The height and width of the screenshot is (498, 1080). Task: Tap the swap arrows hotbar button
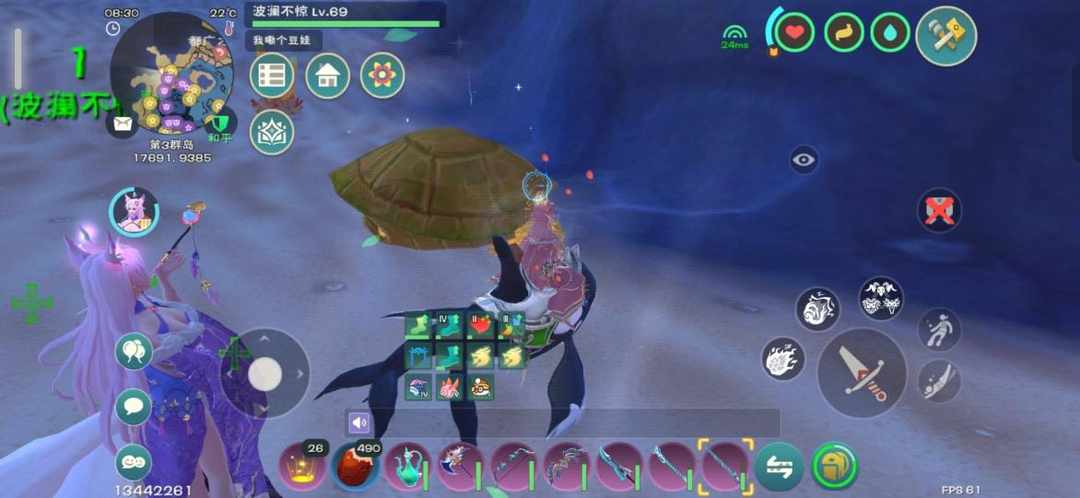779,466
